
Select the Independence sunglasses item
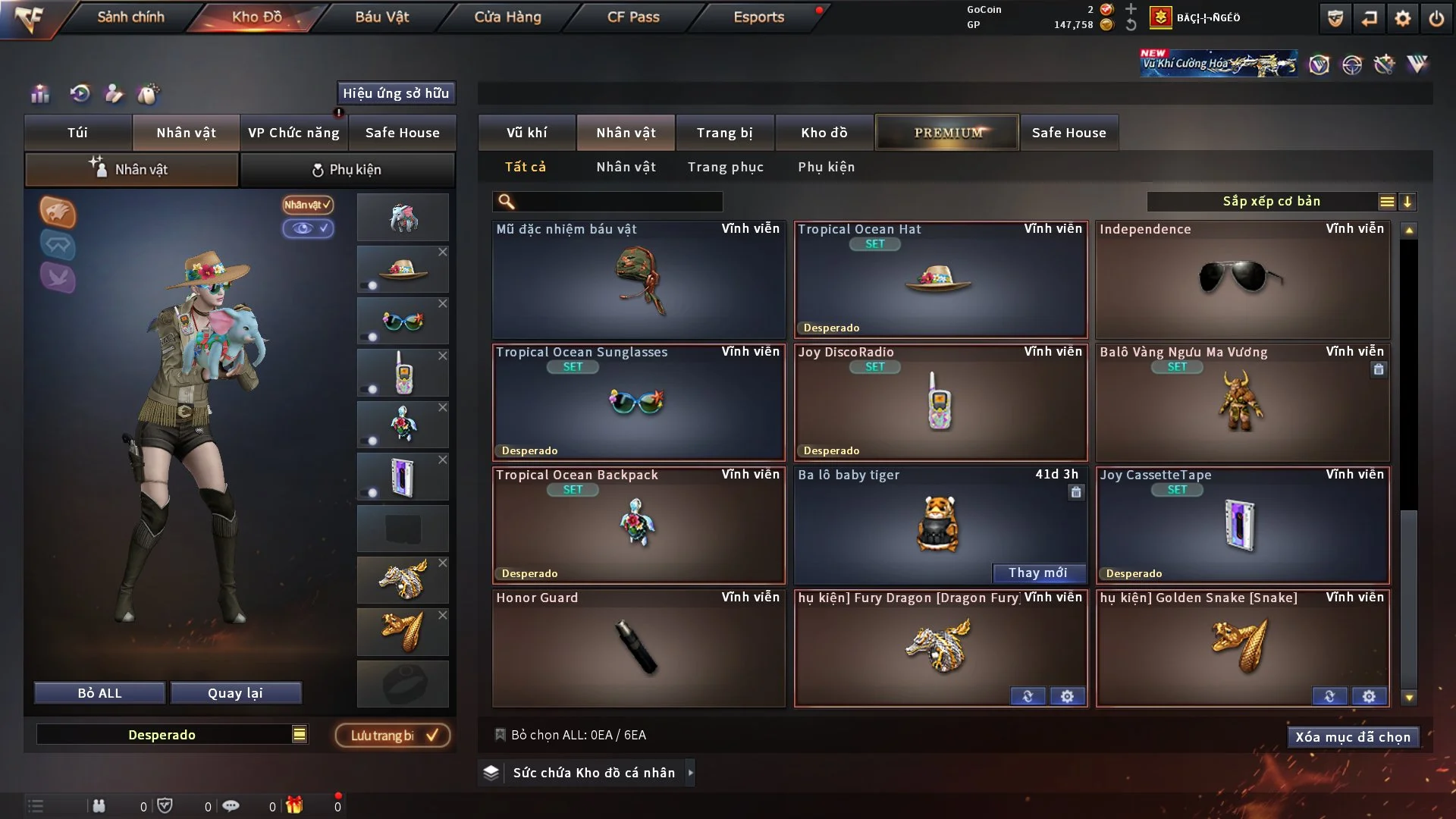coord(1242,279)
